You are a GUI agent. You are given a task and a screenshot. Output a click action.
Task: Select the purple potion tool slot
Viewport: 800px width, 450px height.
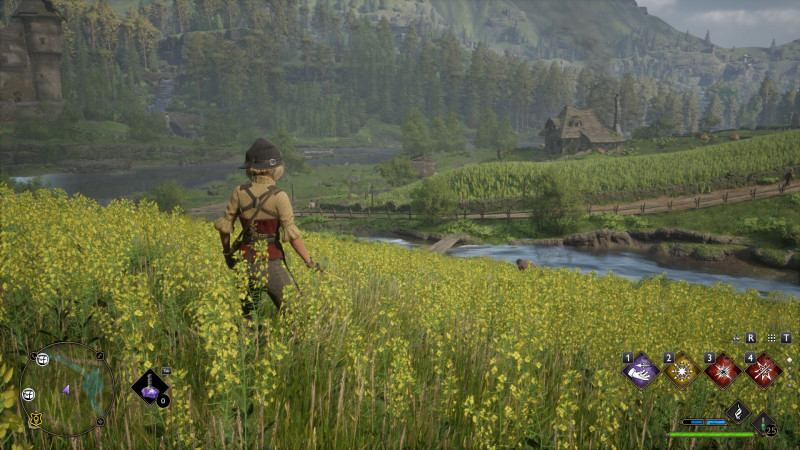(x=150, y=389)
